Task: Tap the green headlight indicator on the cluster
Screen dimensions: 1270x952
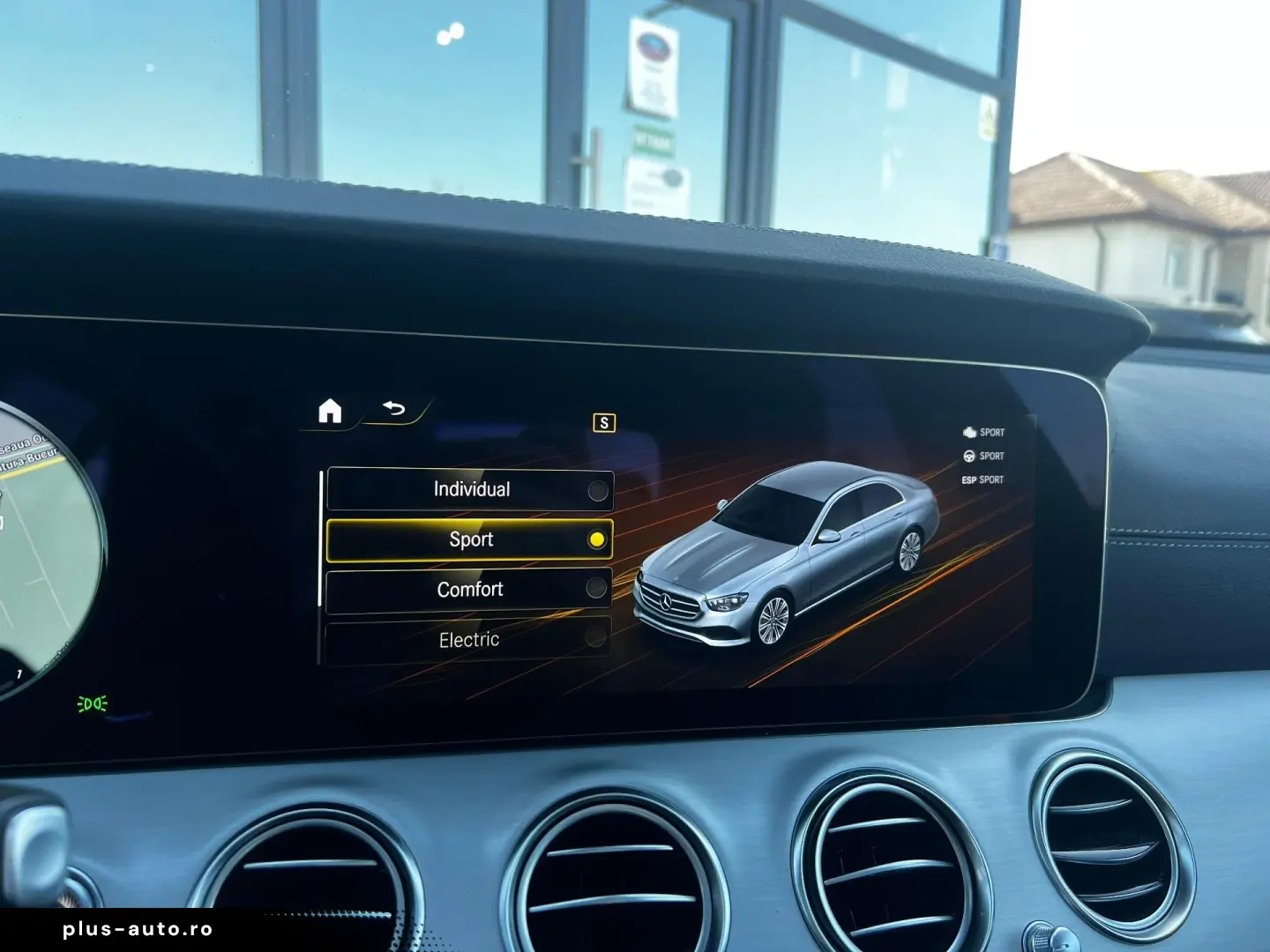Action: pos(94,703)
